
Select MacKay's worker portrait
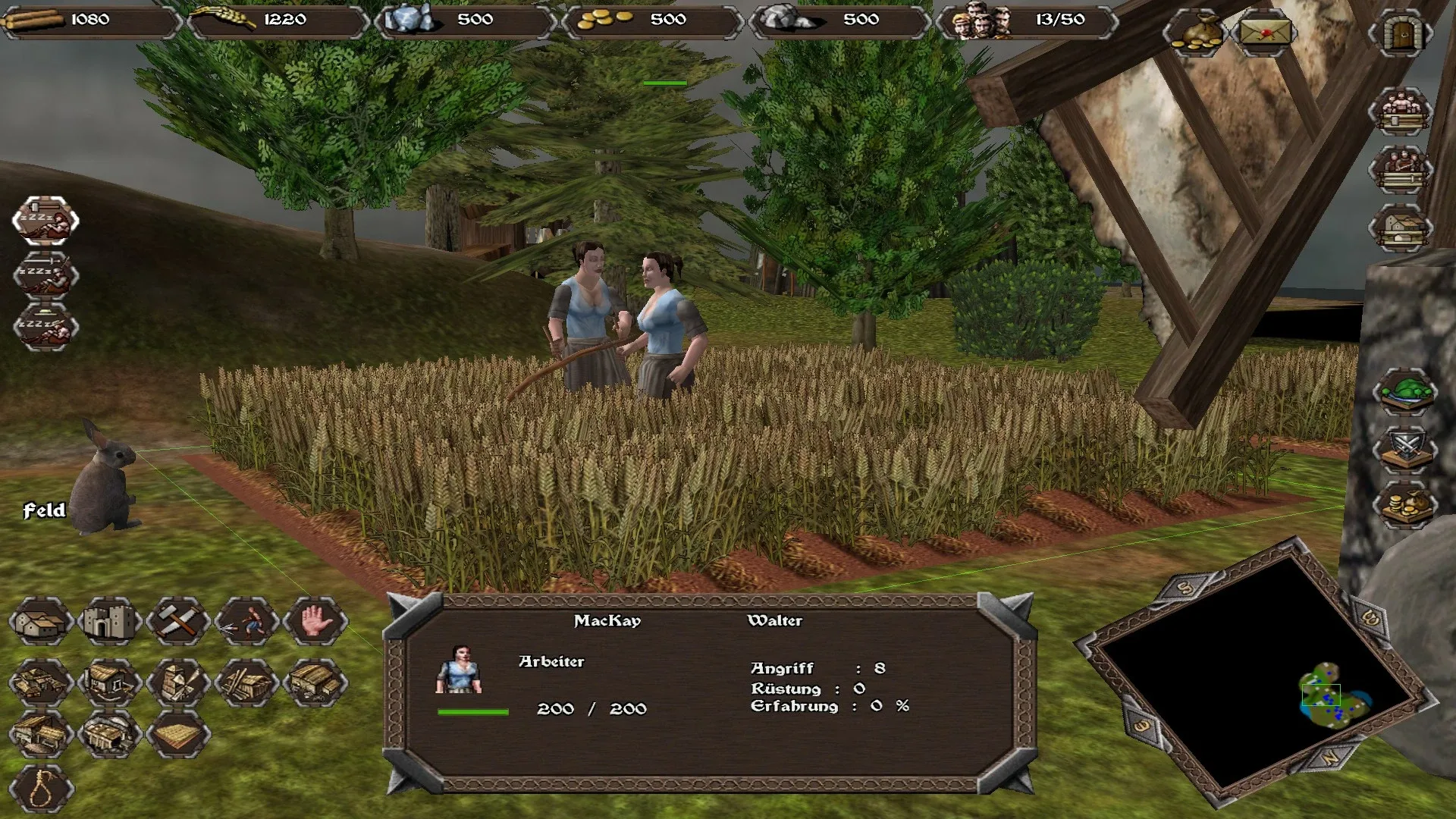[x=460, y=670]
